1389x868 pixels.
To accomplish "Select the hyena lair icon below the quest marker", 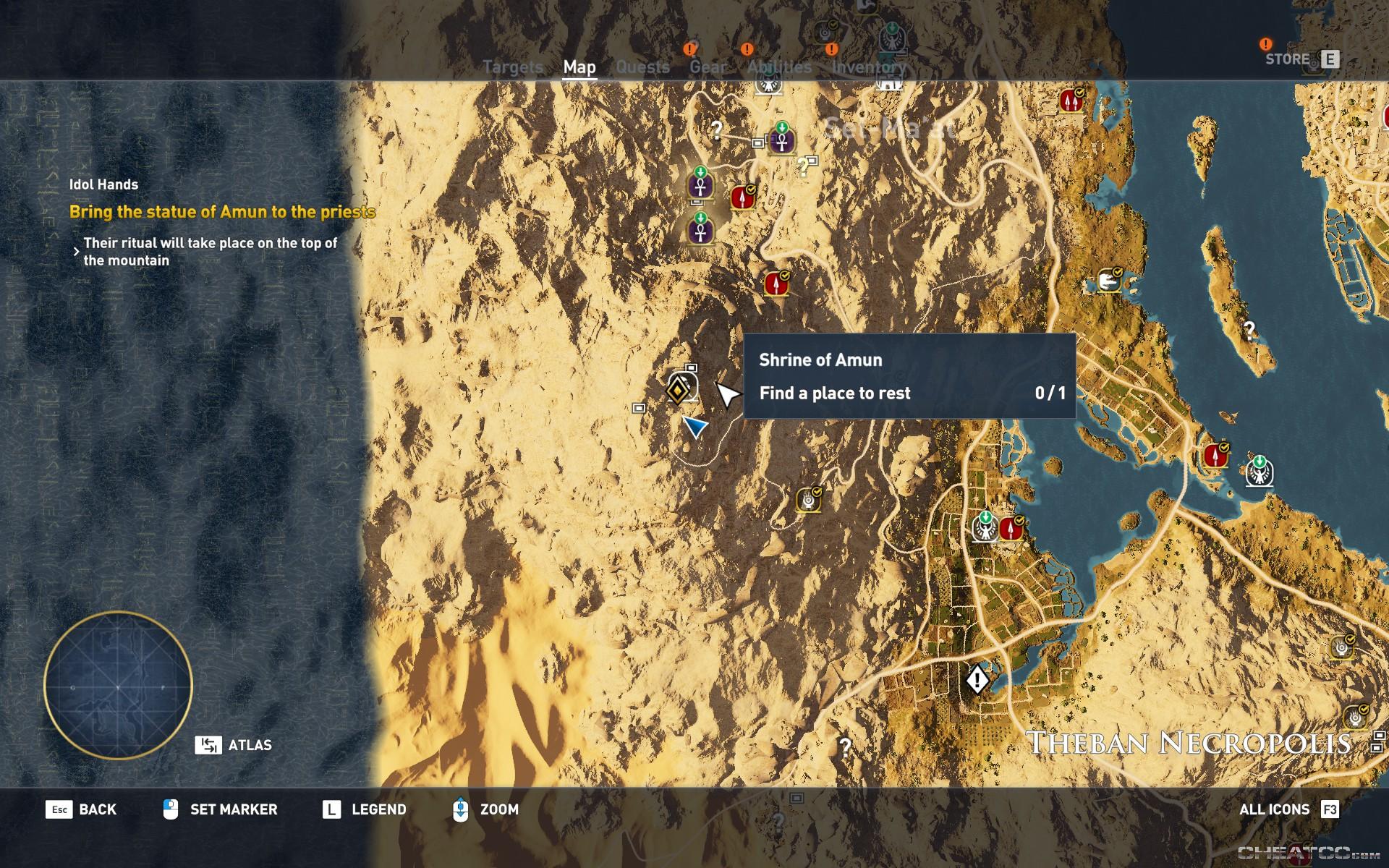I will point(807,499).
